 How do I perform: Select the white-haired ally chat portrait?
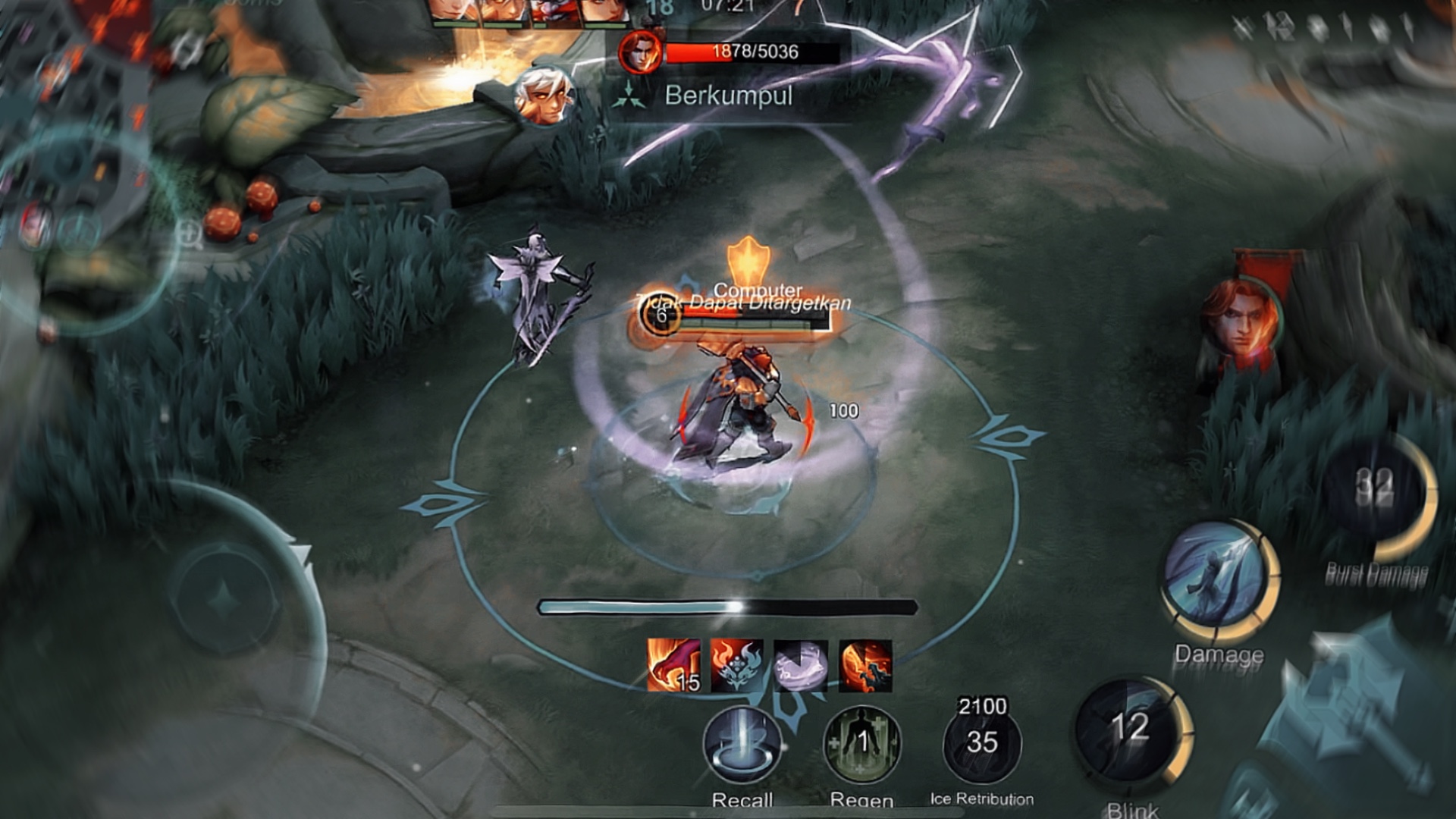tap(541, 97)
